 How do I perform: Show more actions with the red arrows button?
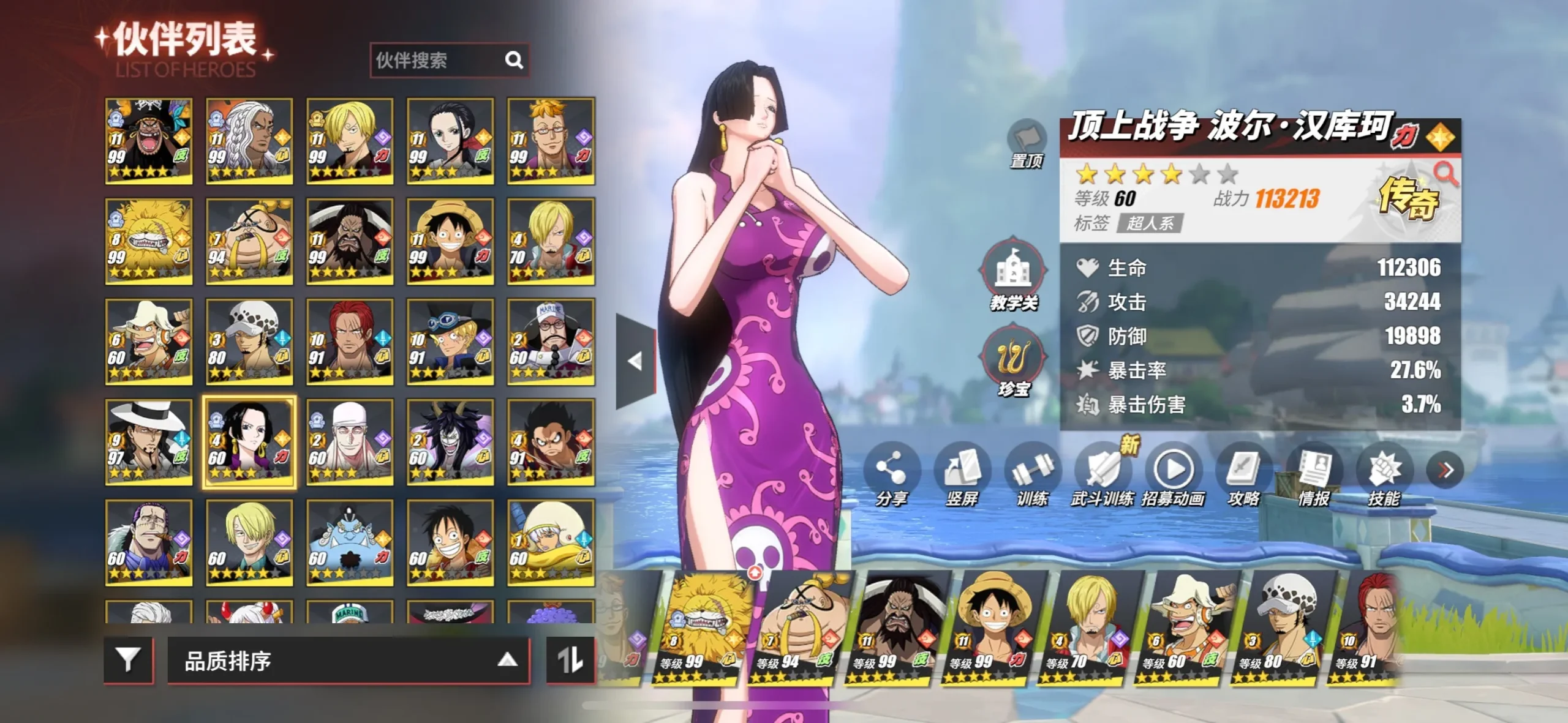click(x=1445, y=470)
